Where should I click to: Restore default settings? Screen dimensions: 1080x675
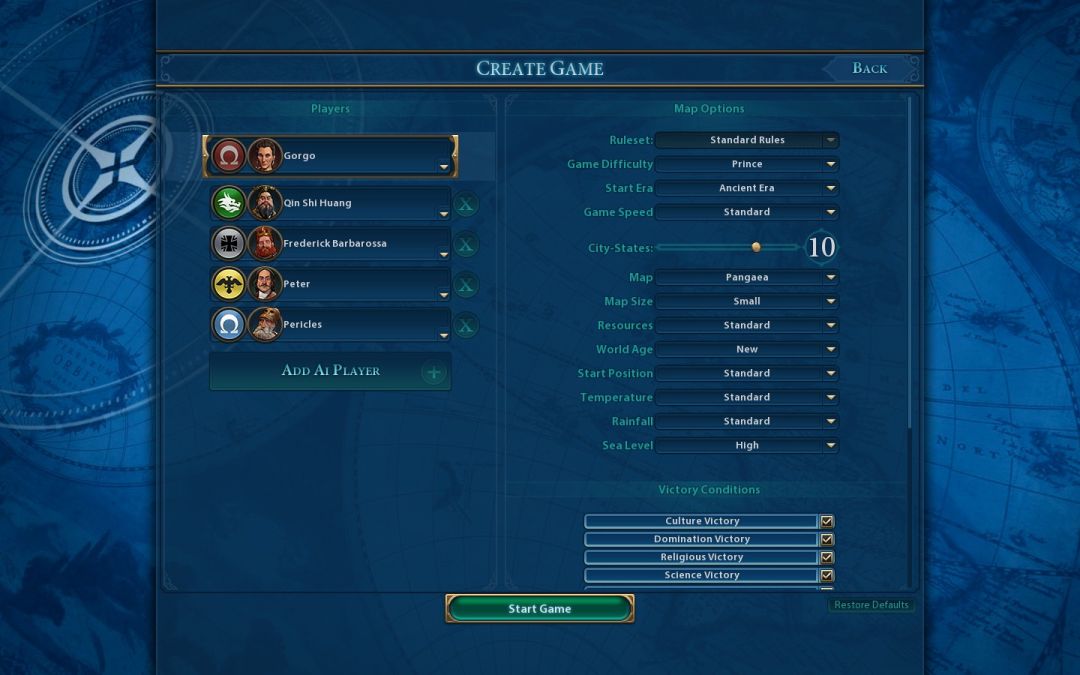click(x=871, y=605)
